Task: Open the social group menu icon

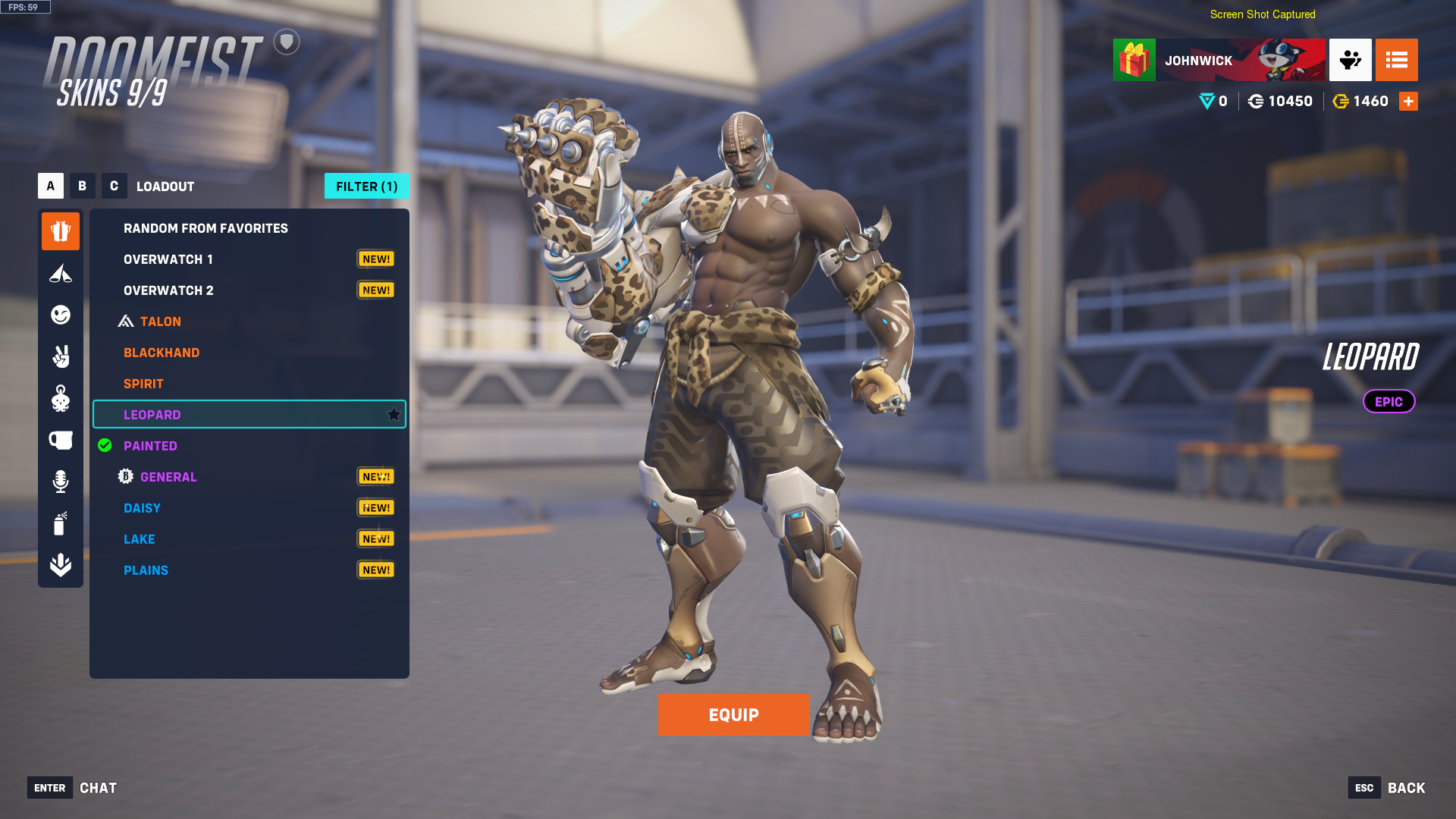Action: click(1350, 60)
